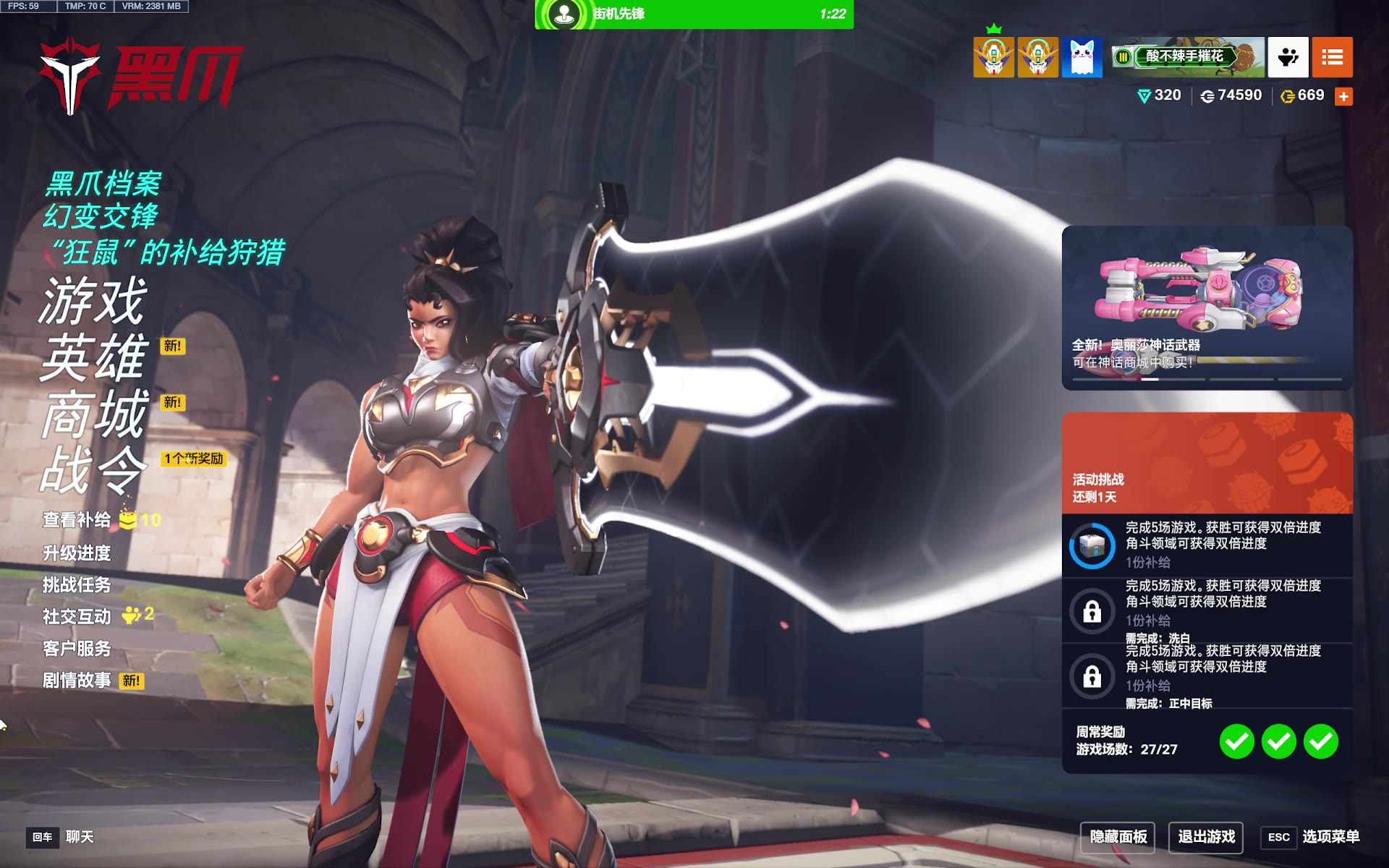Open the 游戏 play menu

tap(93, 301)
